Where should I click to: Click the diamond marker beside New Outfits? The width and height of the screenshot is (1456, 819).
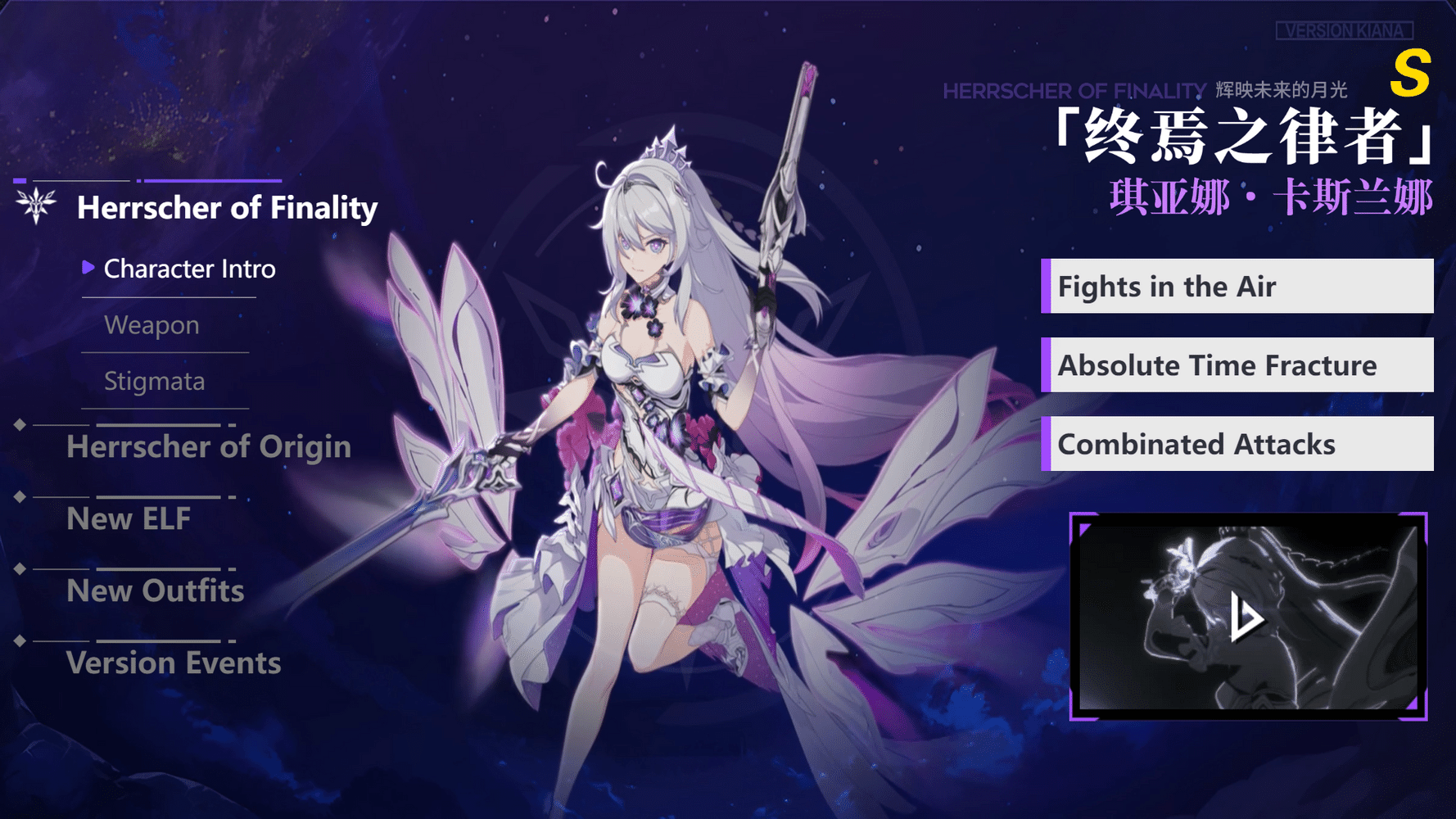pos(20,568)
